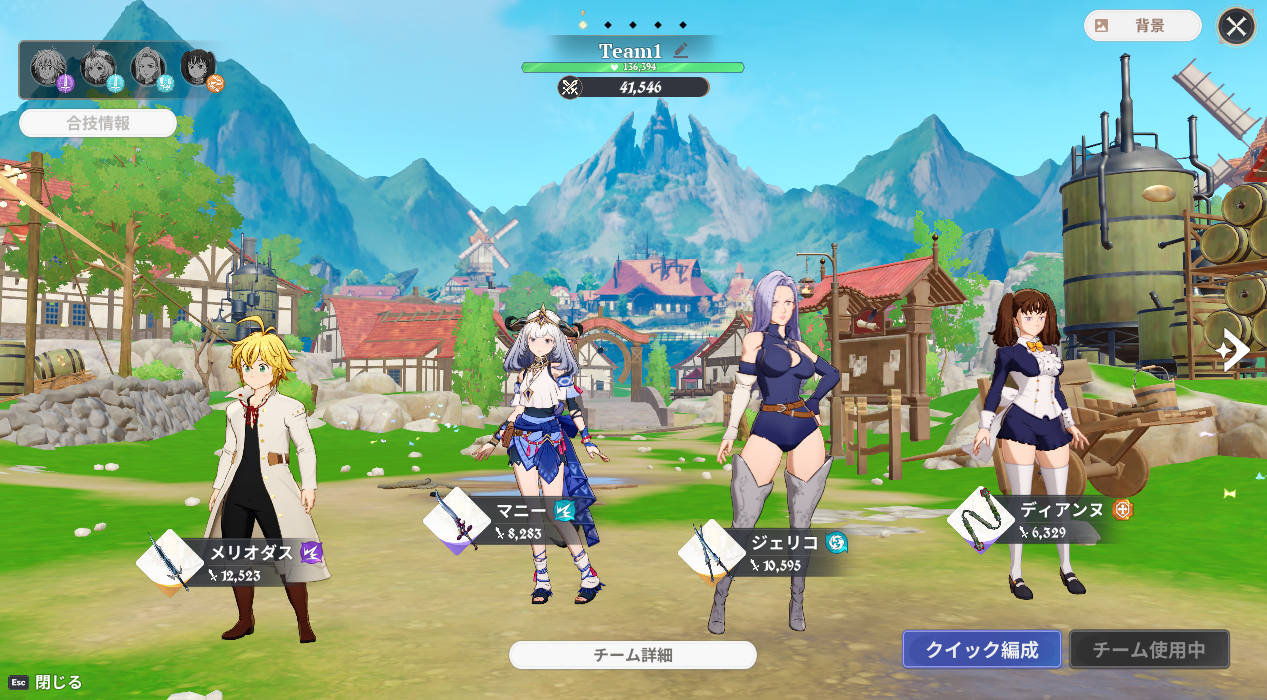Select クイック編成 quick formation
This screenshot has width=1267, height=700.
point(981,650)
